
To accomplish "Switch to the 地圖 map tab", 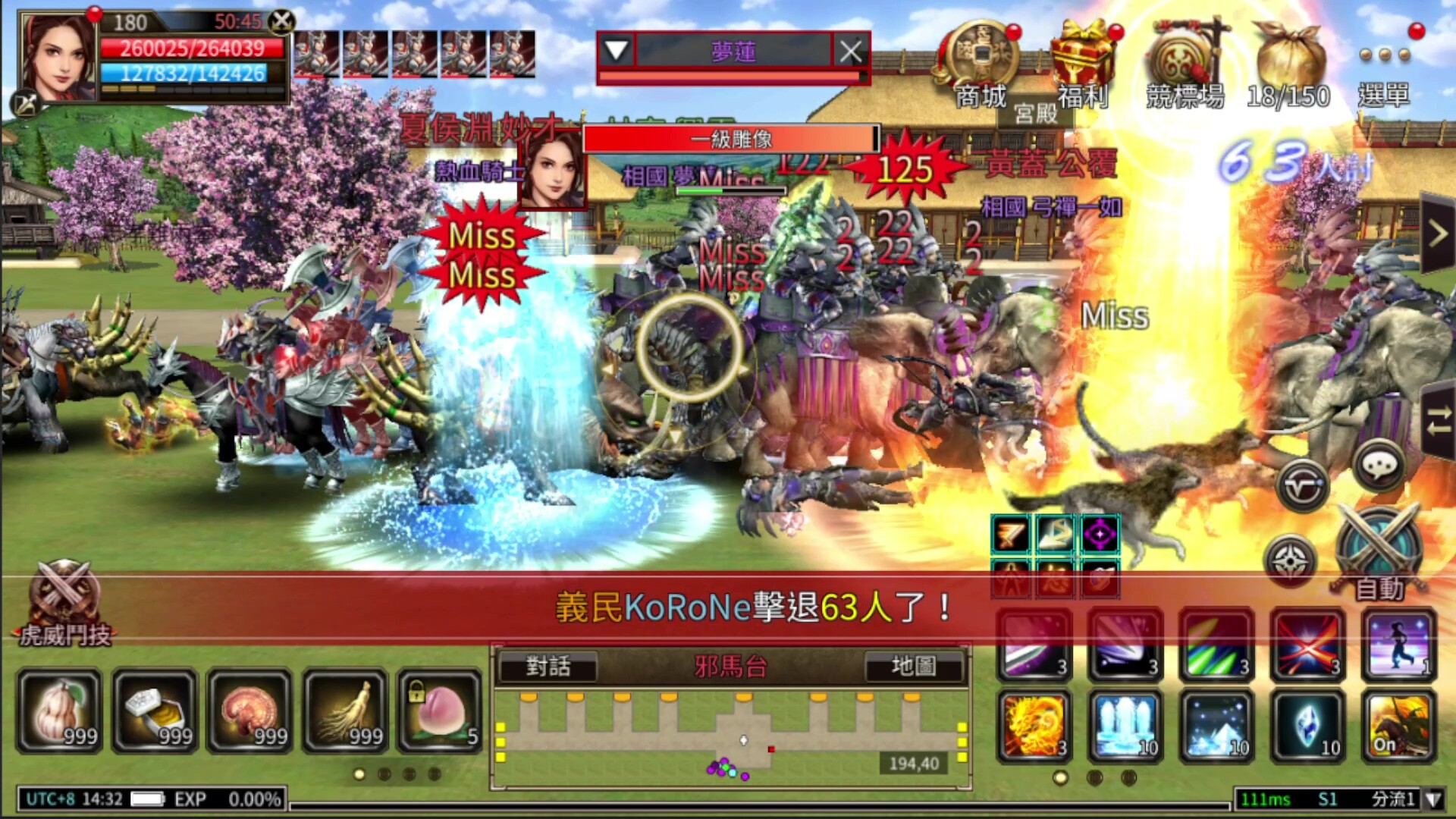I will [915, 667].
